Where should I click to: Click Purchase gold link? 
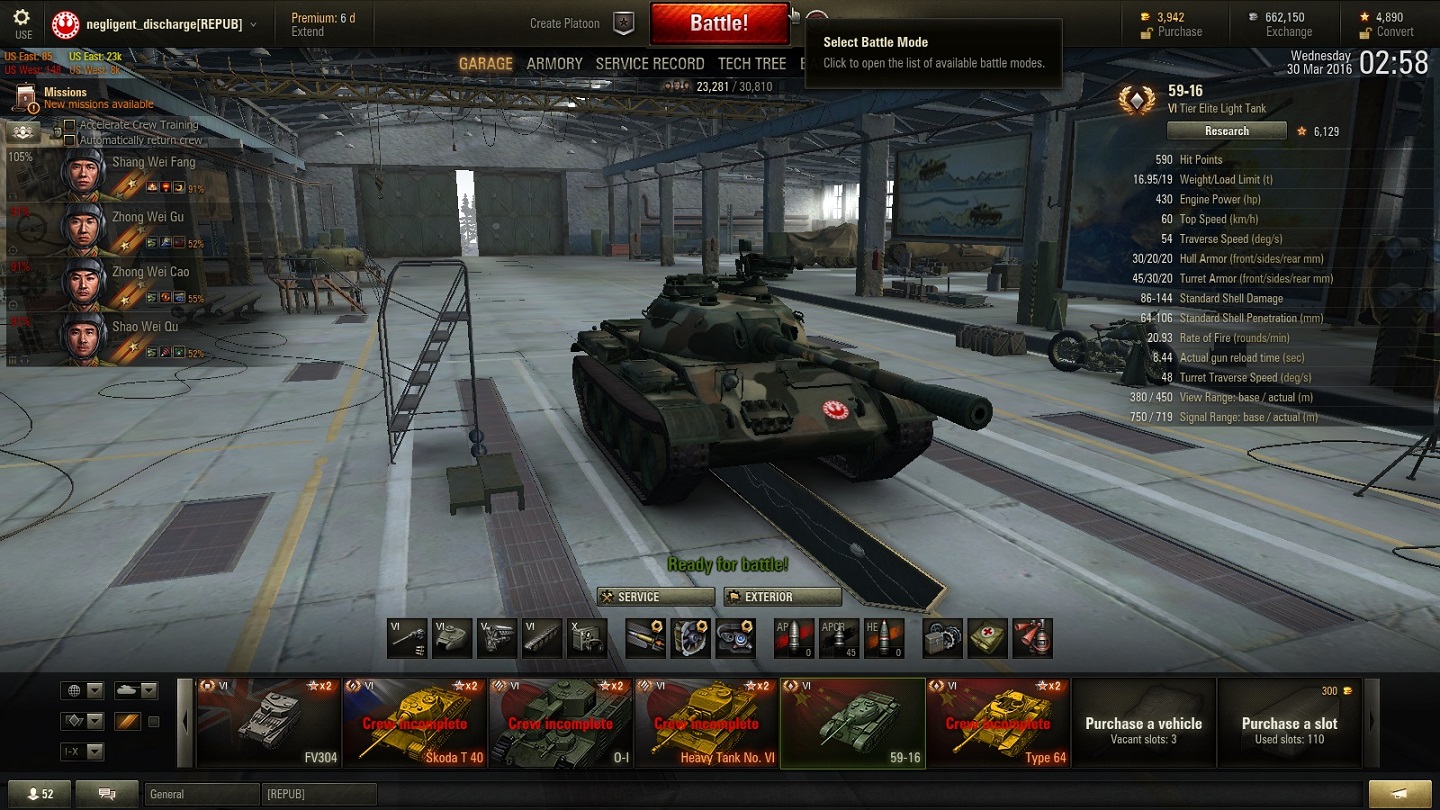pyautogui.click(x=1180, y=32)
